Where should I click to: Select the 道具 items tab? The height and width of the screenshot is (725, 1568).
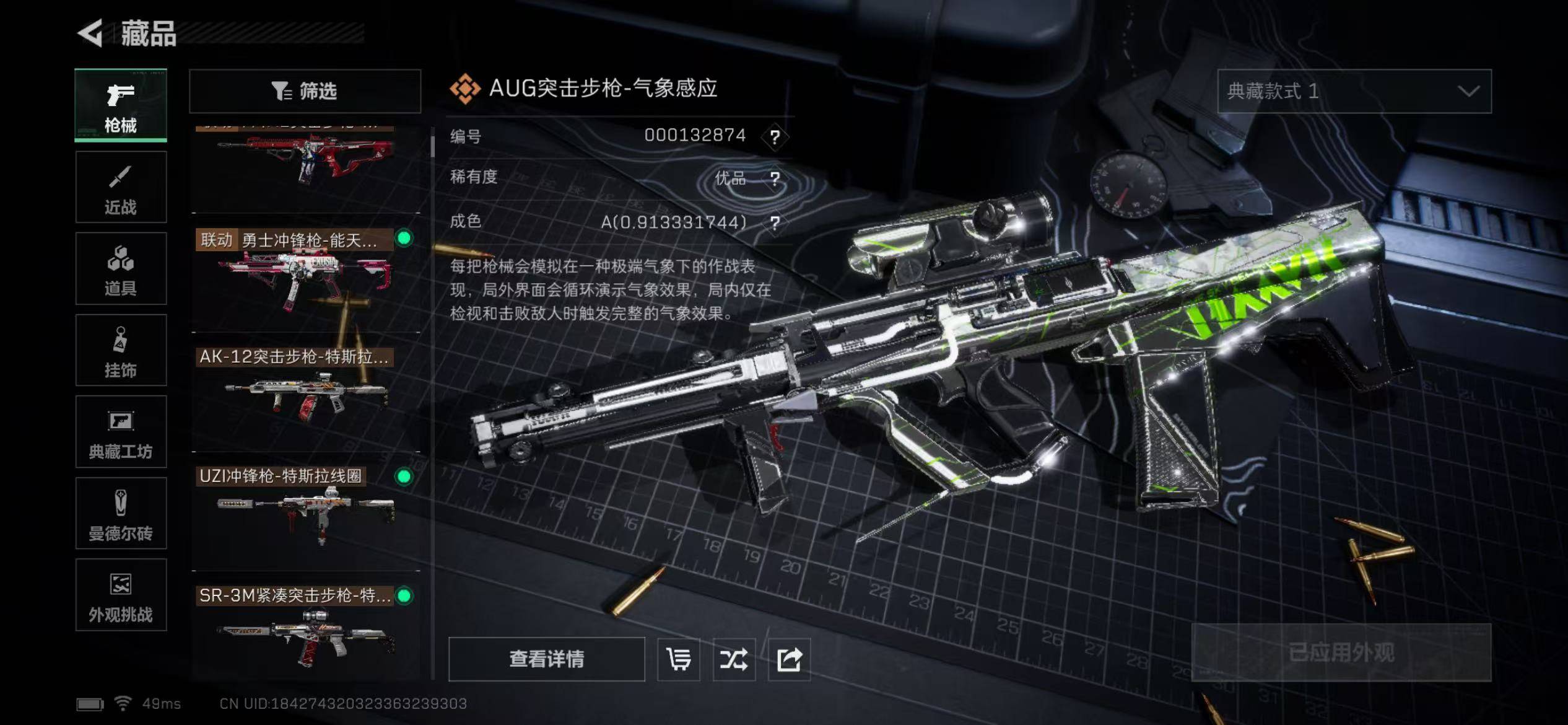[x=121, y=269]
